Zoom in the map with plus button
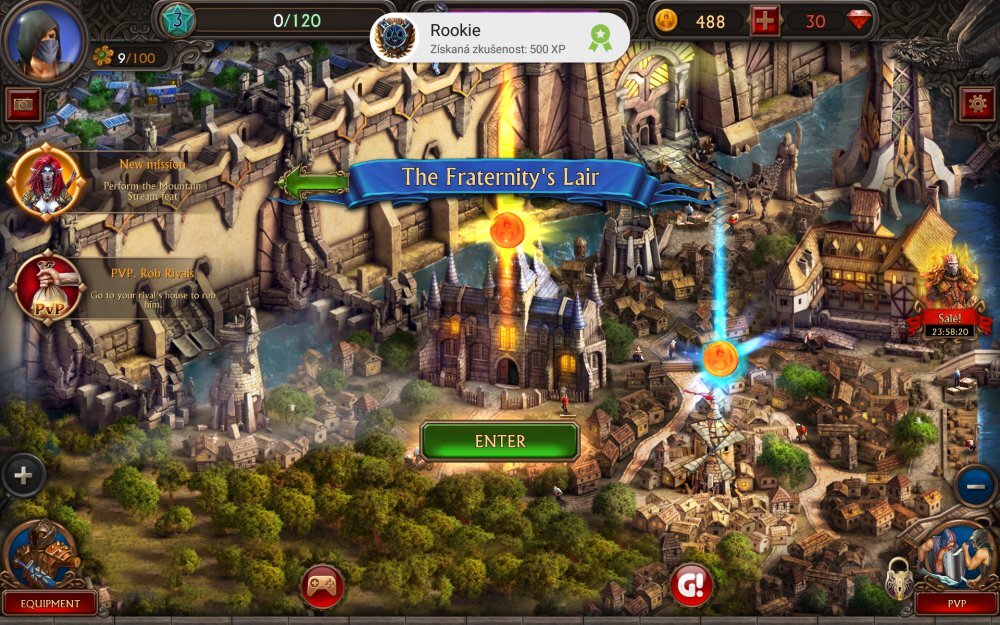This screenshot has height=625, width=1000. (x=22, y=476)
